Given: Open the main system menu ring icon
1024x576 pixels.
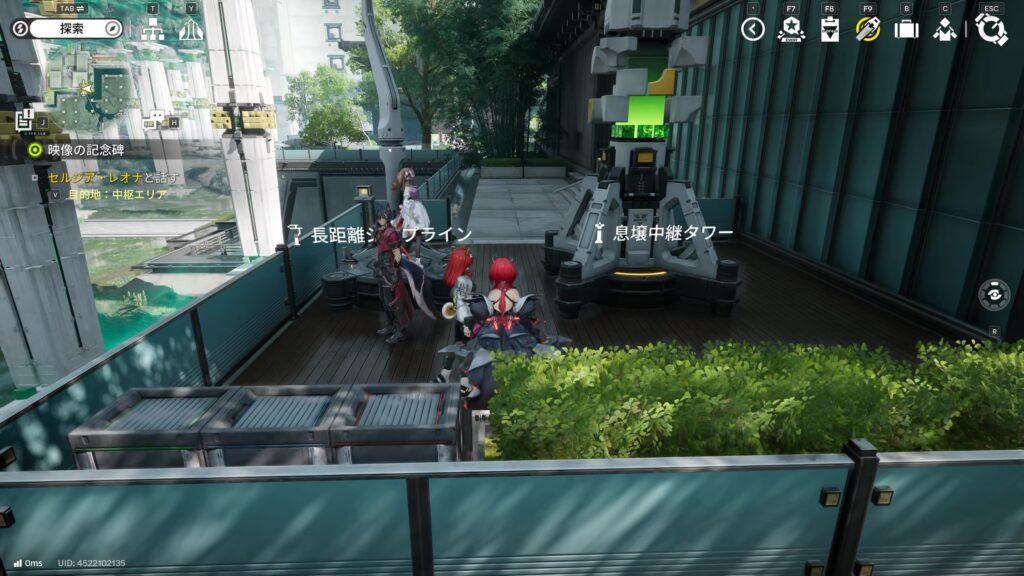Looking at the screenshot, I should coord(991,29).
